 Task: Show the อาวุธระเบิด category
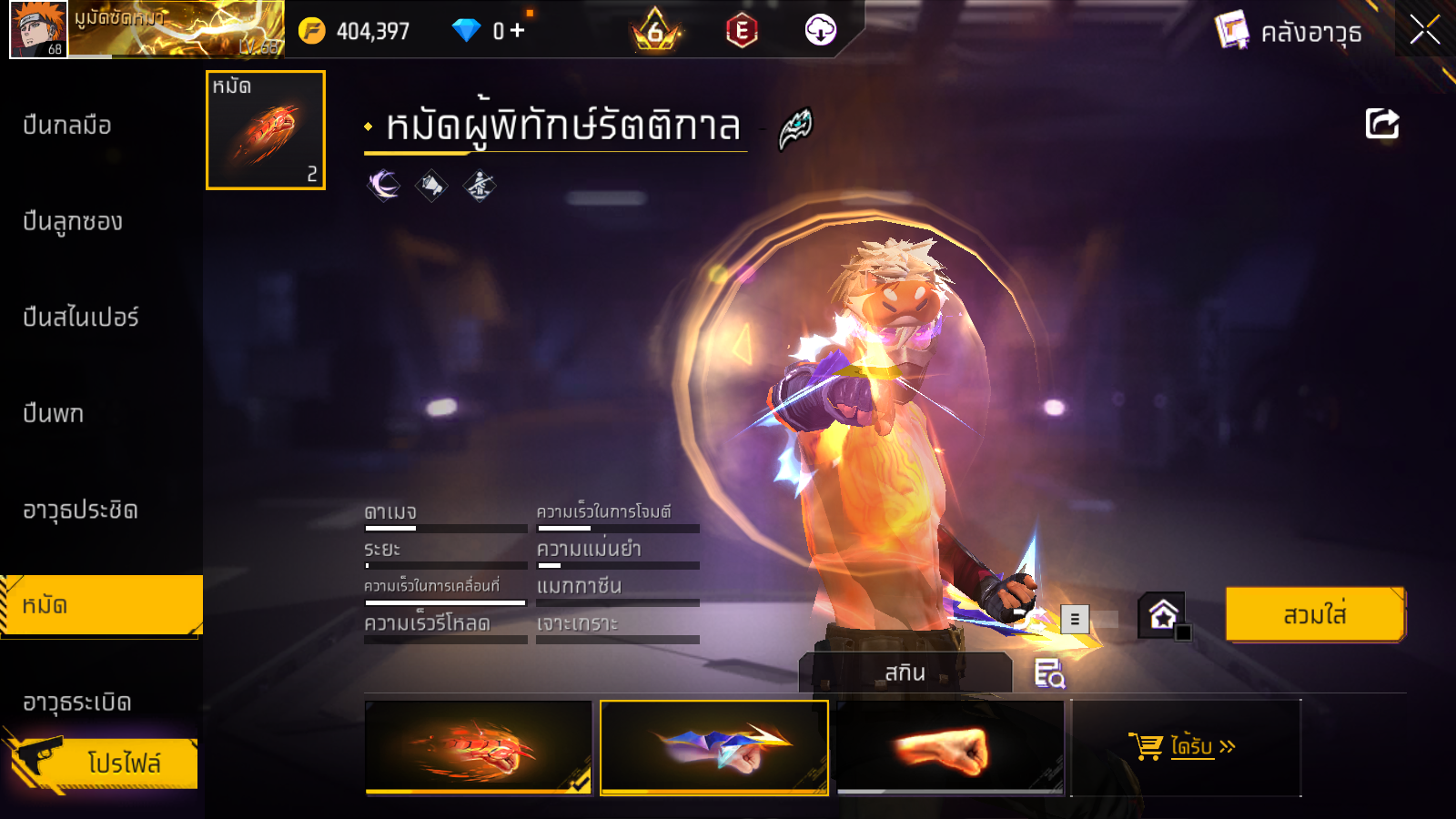point(77,703)
